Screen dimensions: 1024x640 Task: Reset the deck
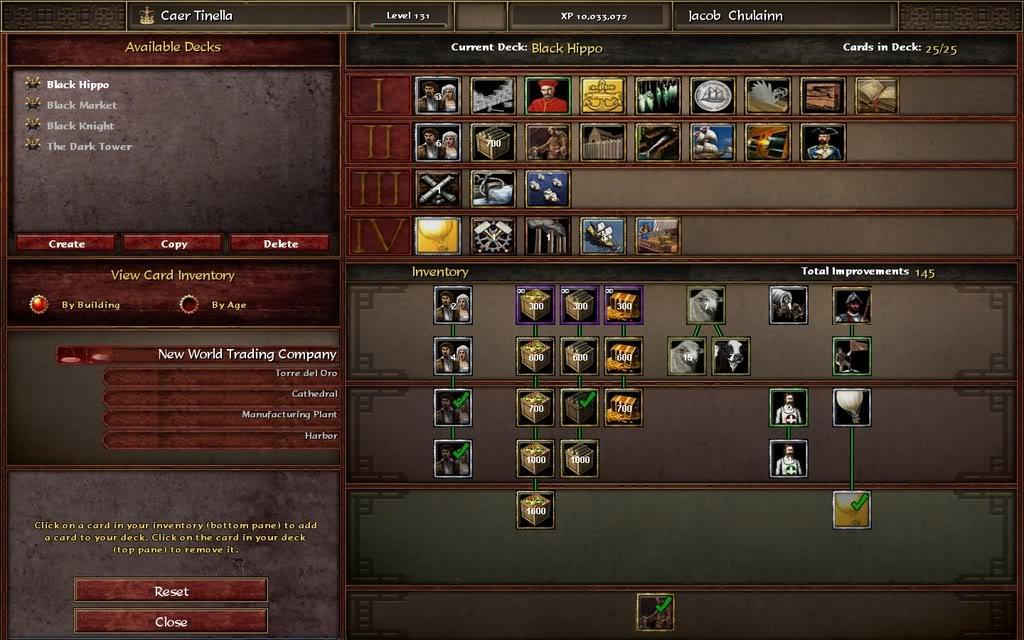[171, 591]
